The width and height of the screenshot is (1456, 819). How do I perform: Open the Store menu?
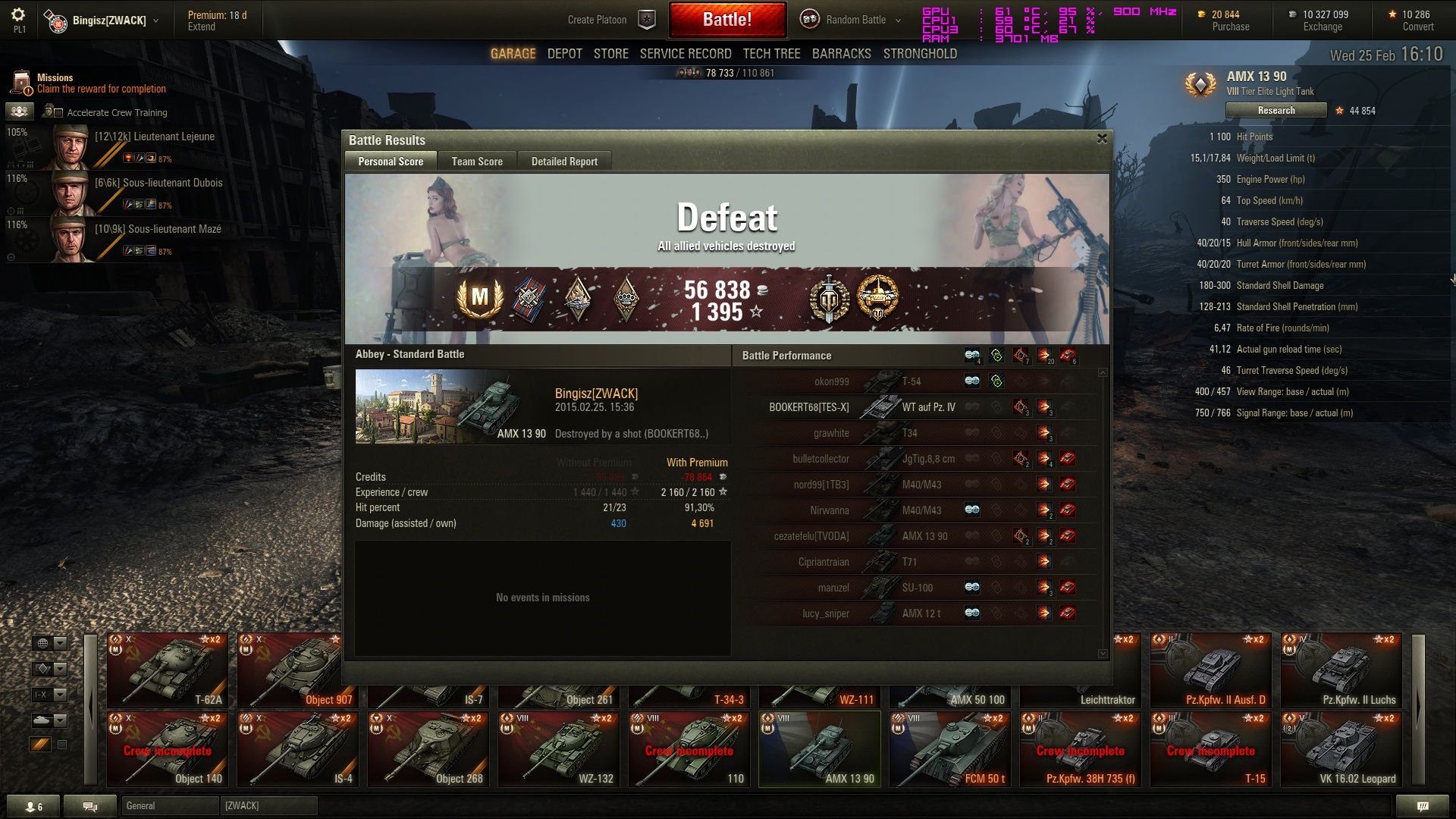click(x=610, y=54)
